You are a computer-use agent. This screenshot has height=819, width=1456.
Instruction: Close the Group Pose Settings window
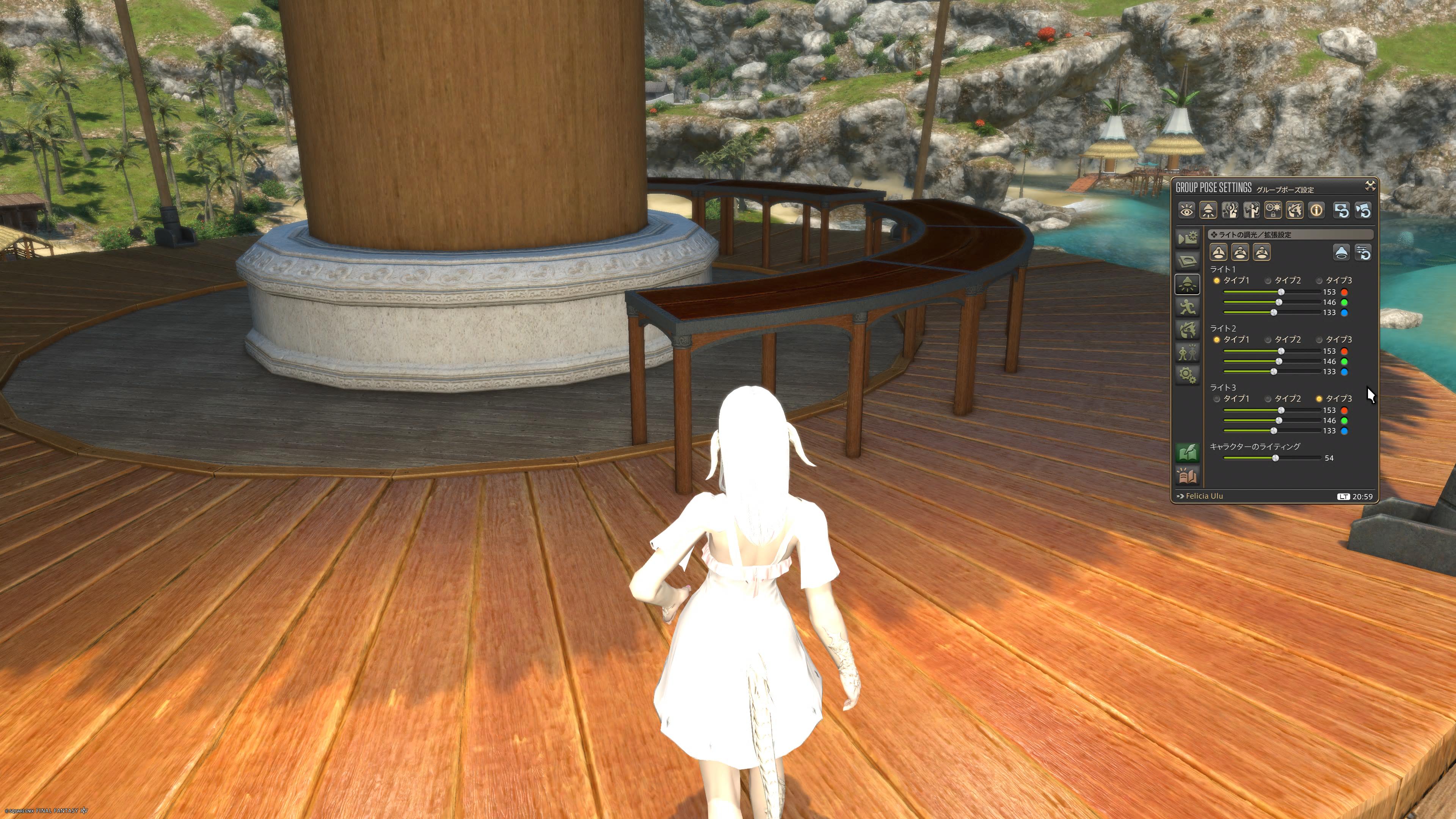tap(1370, 186)
